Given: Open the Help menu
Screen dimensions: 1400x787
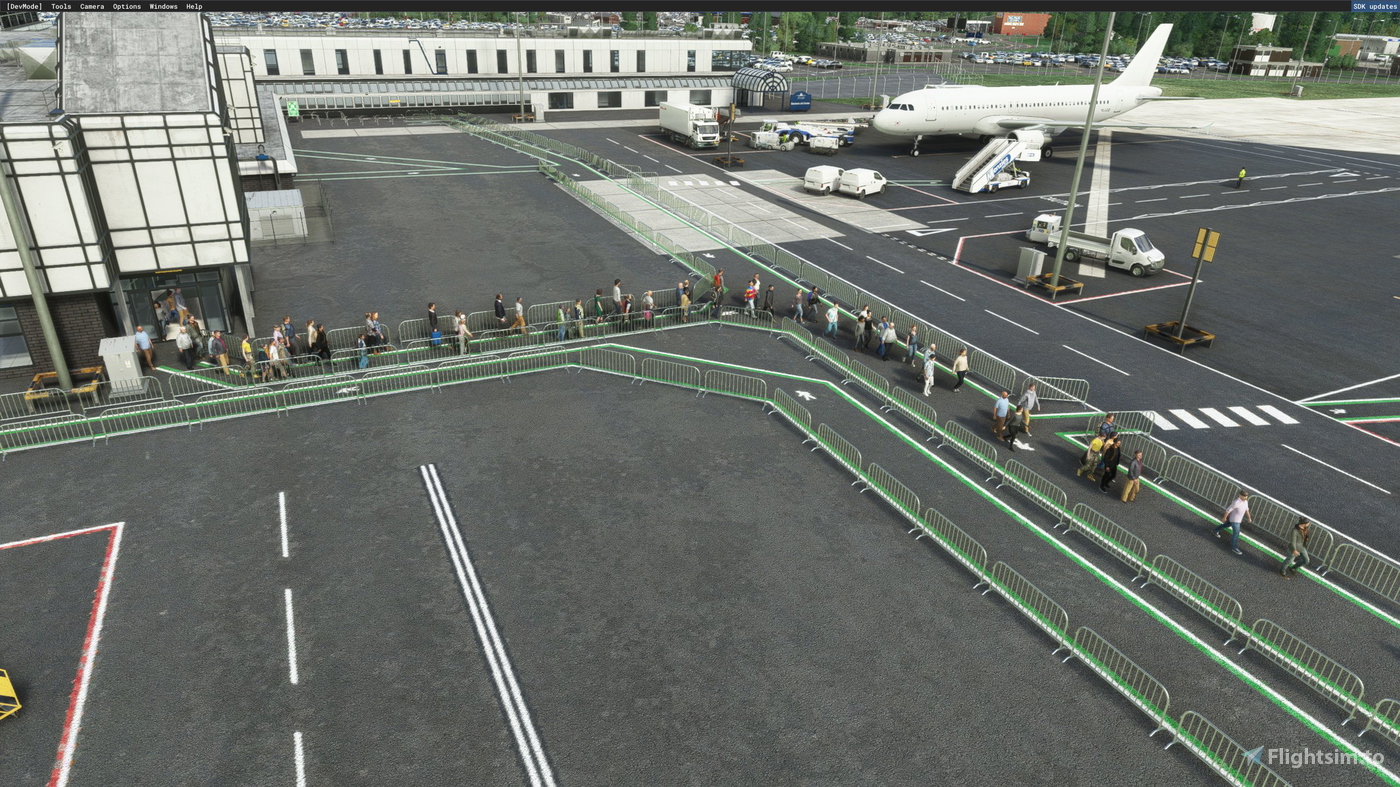Looking at the screenshot, I should click(x=194, y=5).
